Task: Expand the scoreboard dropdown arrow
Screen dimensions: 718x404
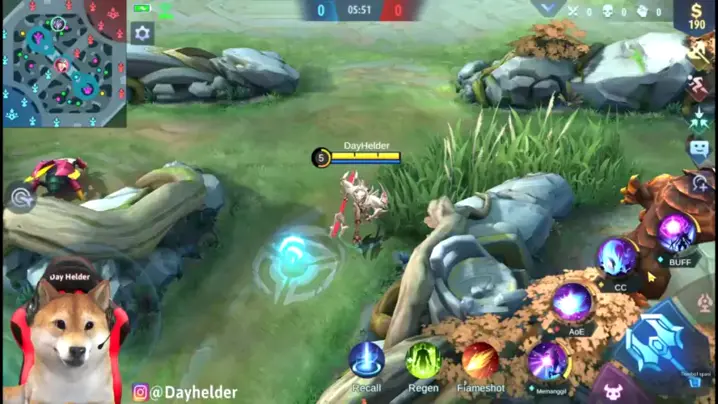Action: point(547,9)
